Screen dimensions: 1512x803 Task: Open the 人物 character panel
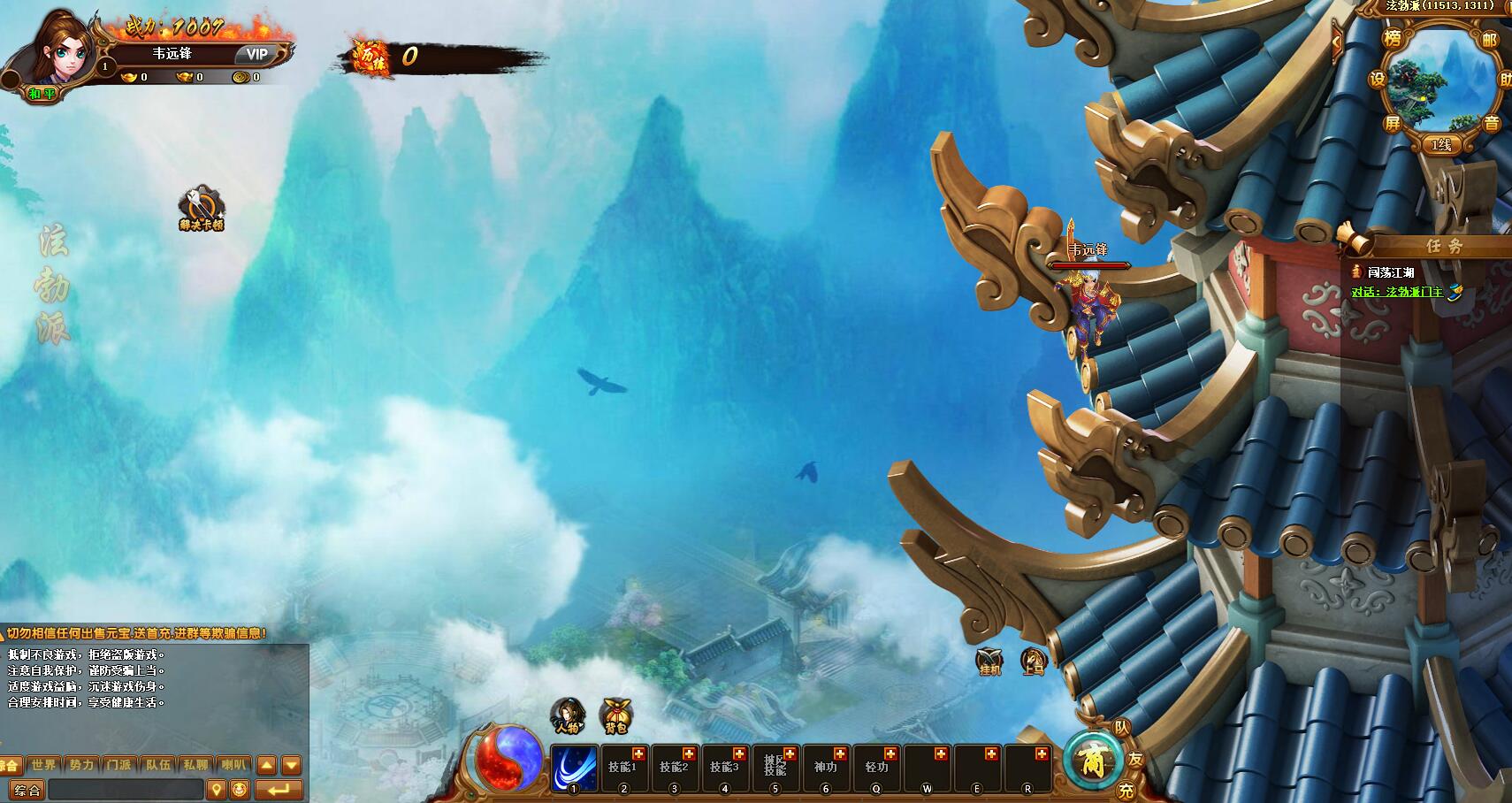pos(567,715)
